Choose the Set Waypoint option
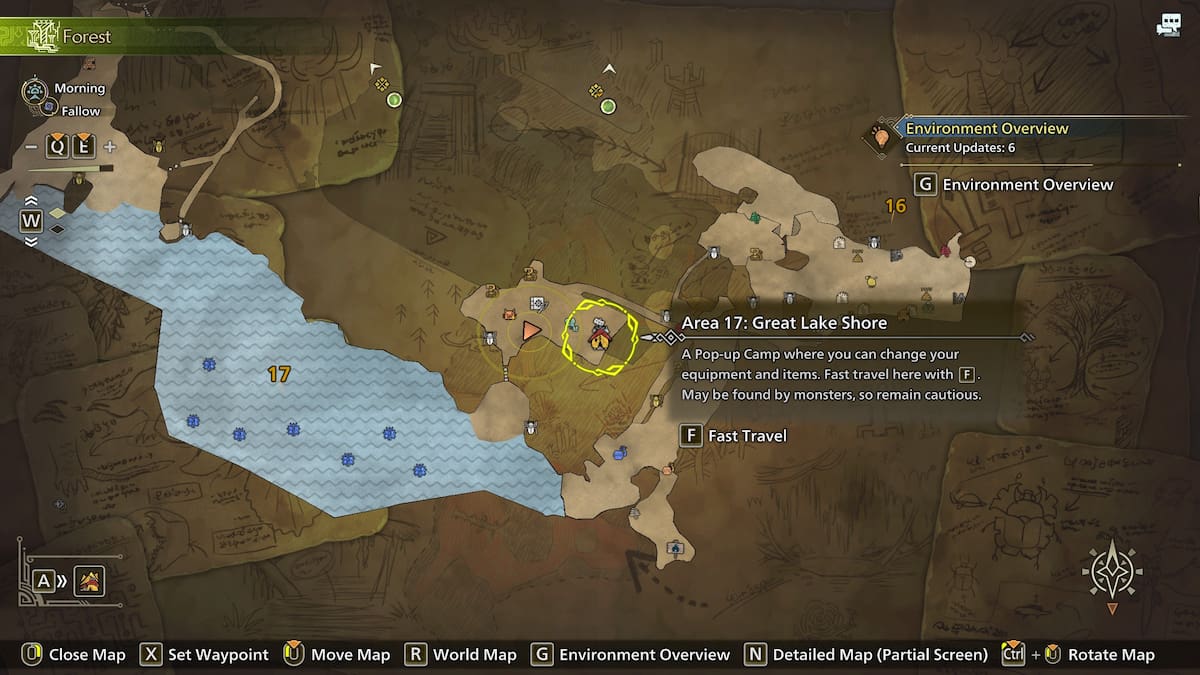The height and width of the screenshot is (675, 1200). click(205, 655)
